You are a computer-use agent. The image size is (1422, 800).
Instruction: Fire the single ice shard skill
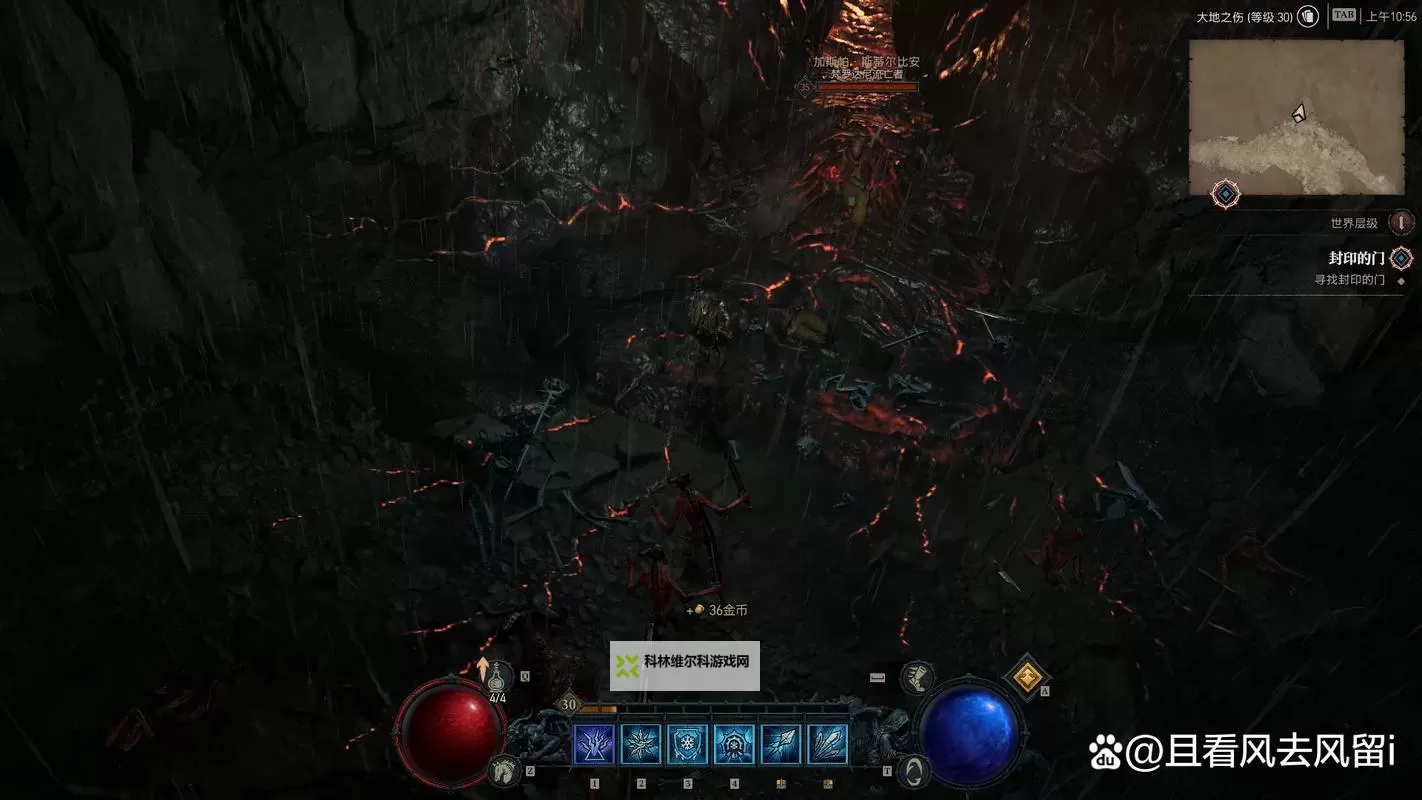click(x=781, y=745)
